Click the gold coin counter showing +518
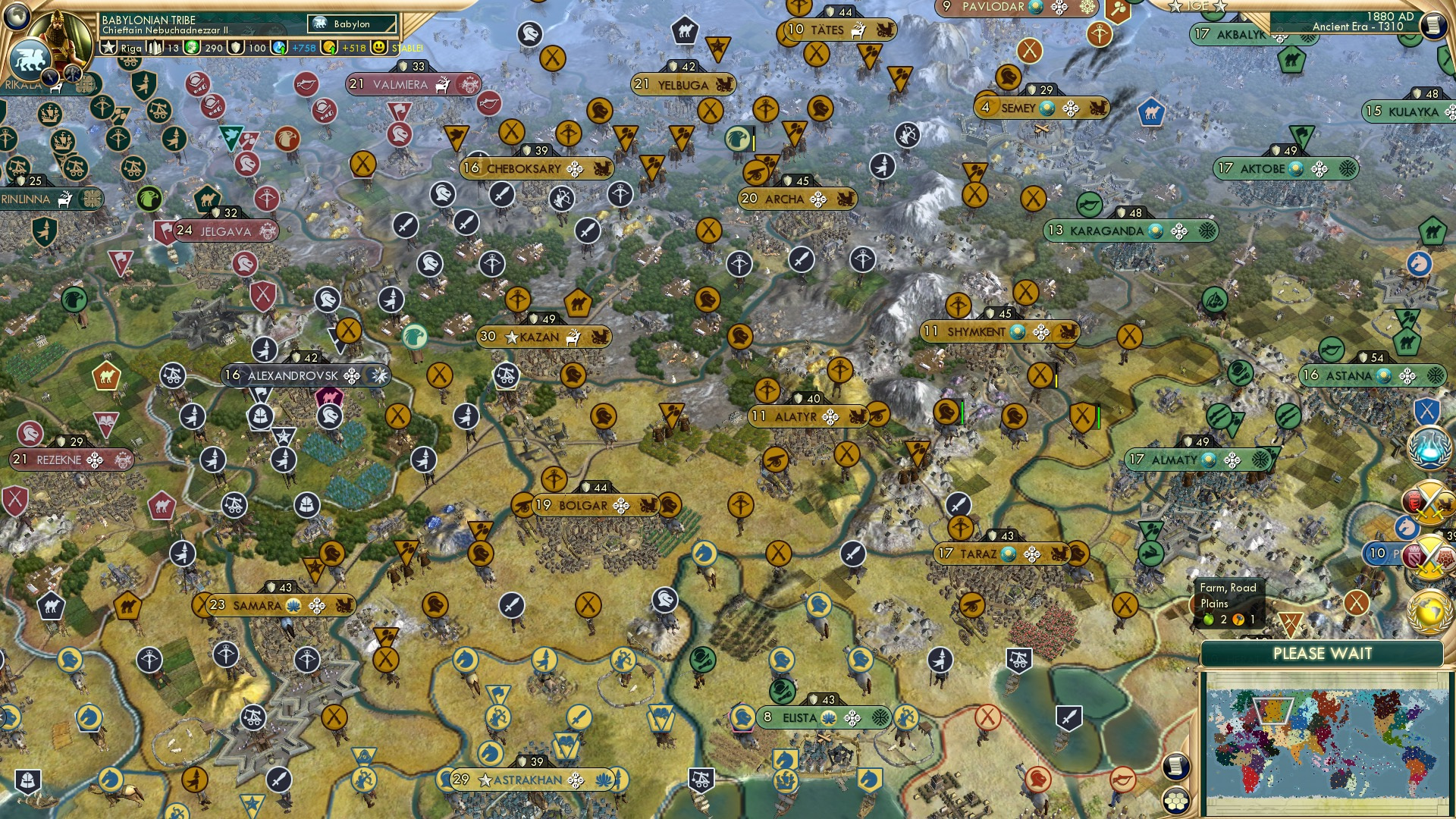The image size is (1456, 819). [328, 46]
